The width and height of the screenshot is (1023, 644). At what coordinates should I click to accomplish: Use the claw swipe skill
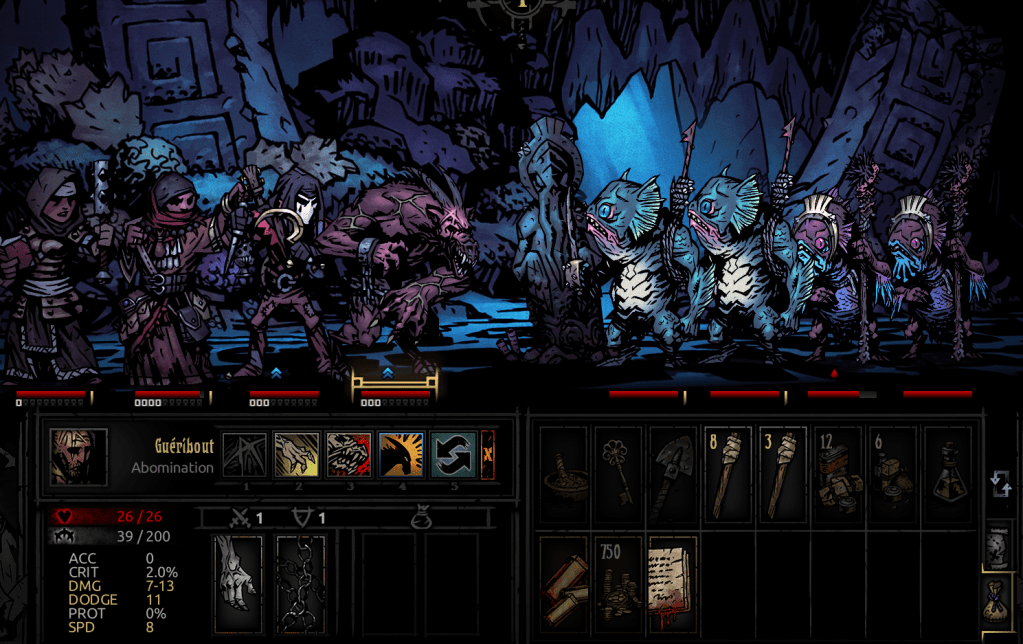point(297,455)
